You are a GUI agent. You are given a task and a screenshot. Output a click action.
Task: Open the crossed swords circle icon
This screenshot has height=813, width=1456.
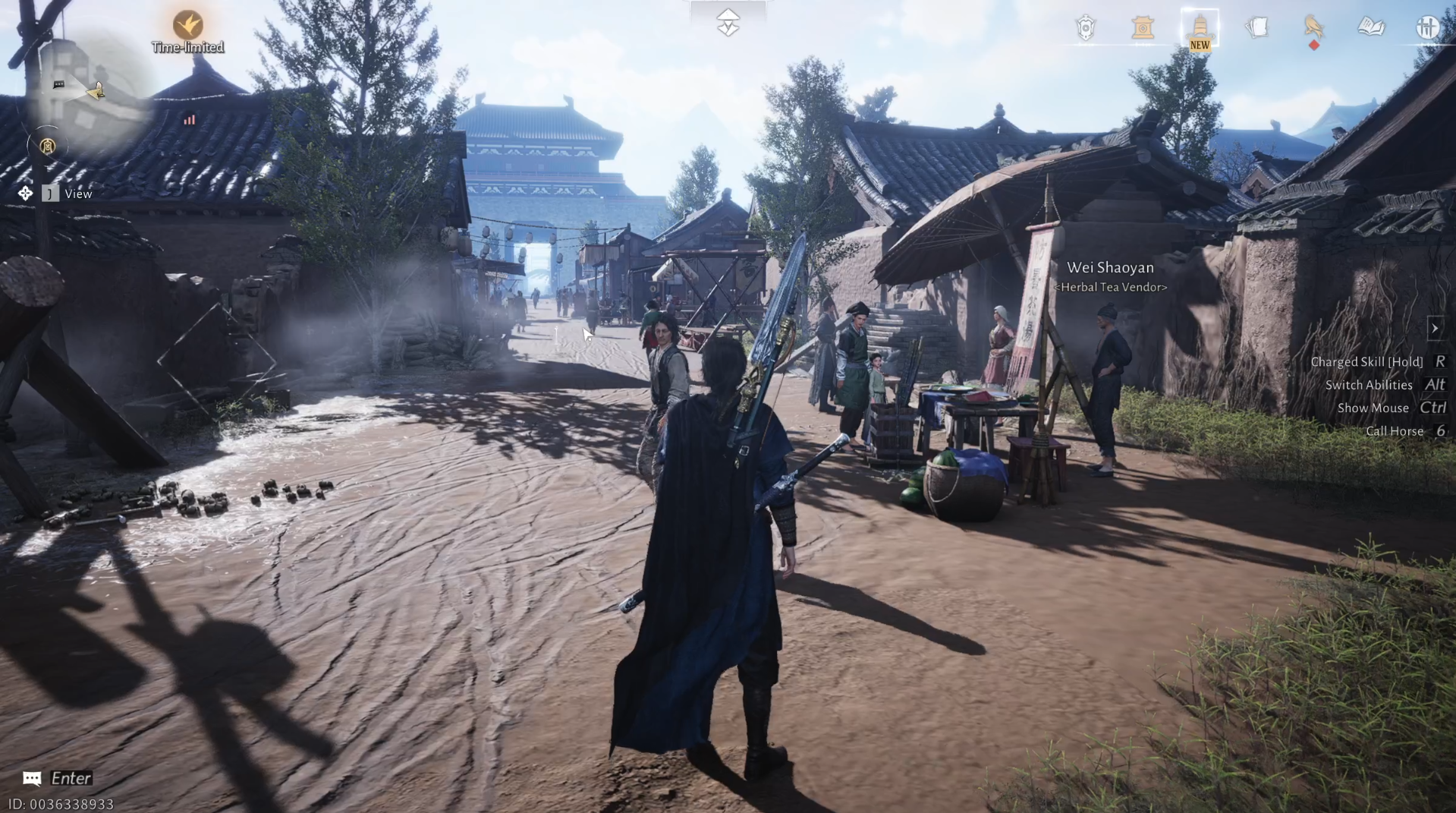pyautogui.click(x=1429, y=27)
